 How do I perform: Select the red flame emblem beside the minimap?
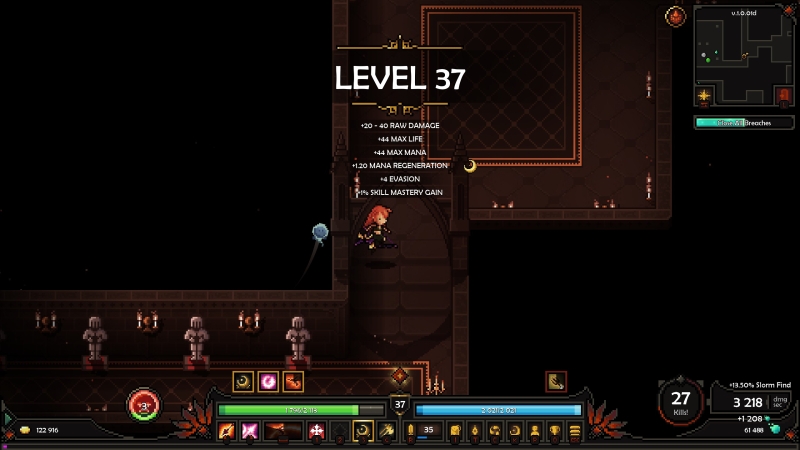(675, 17)
